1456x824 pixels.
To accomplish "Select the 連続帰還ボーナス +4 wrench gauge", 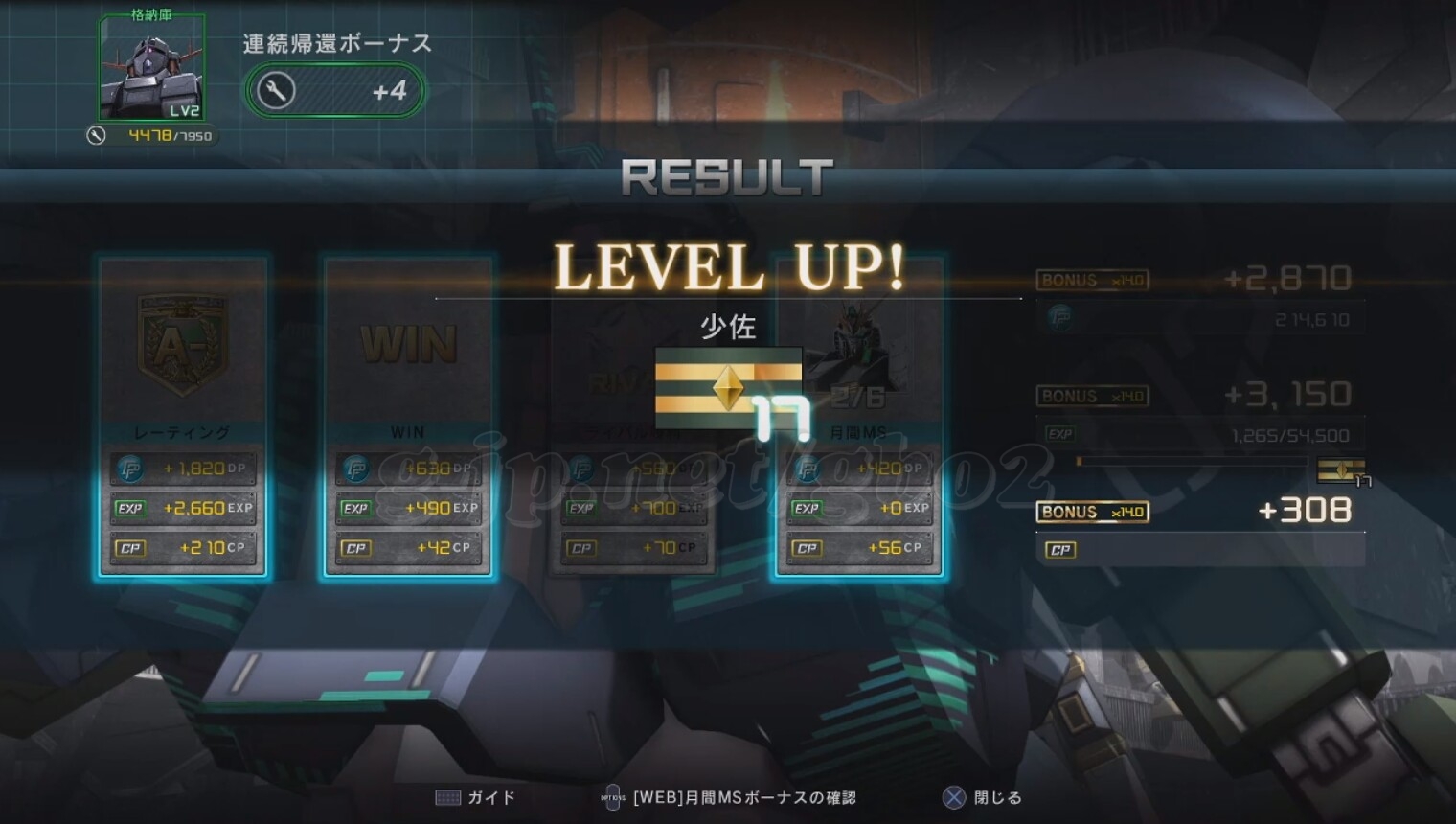I will pyautogui.click(x=333, y=91).
